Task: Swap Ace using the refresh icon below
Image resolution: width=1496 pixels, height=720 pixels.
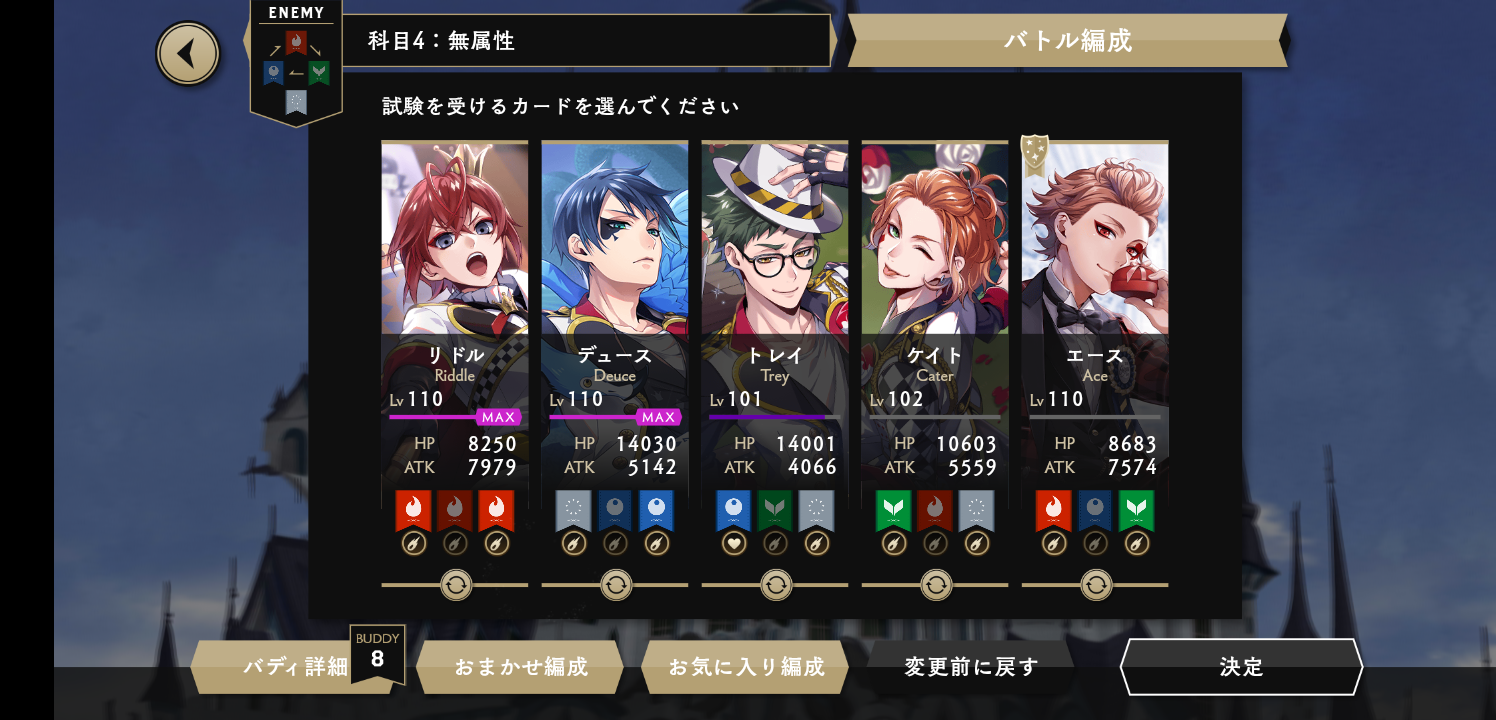Action: click(x=1096, y=585)
